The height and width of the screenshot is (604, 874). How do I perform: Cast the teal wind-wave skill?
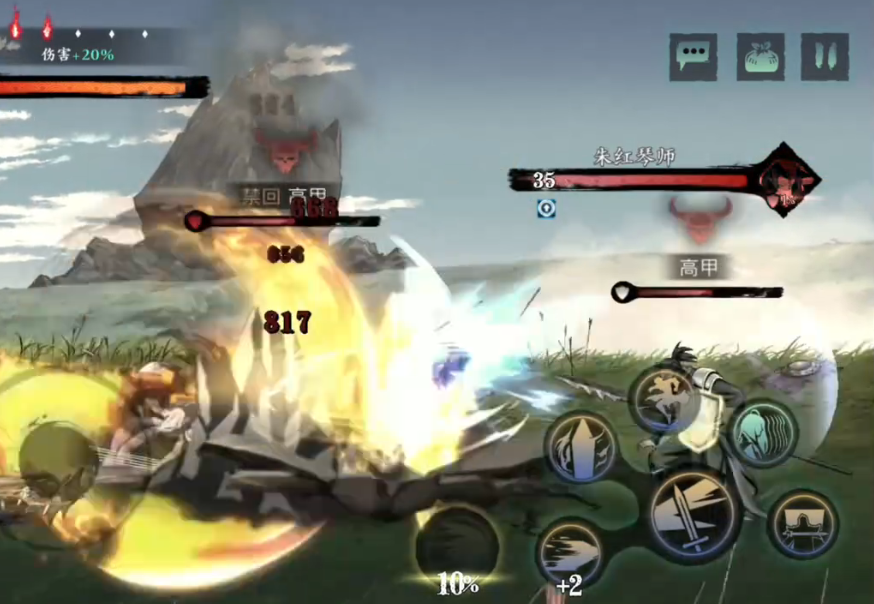point(762,433)
